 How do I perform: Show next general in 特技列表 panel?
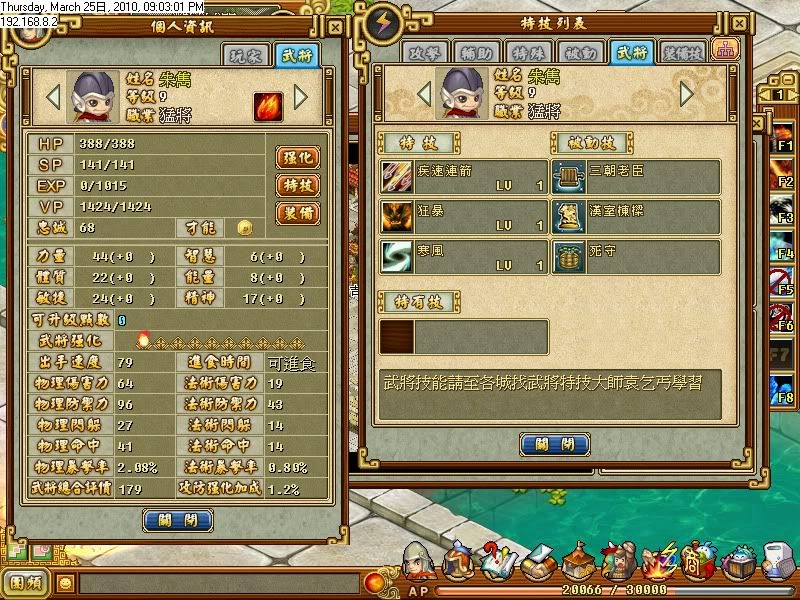tap(687, 94)
